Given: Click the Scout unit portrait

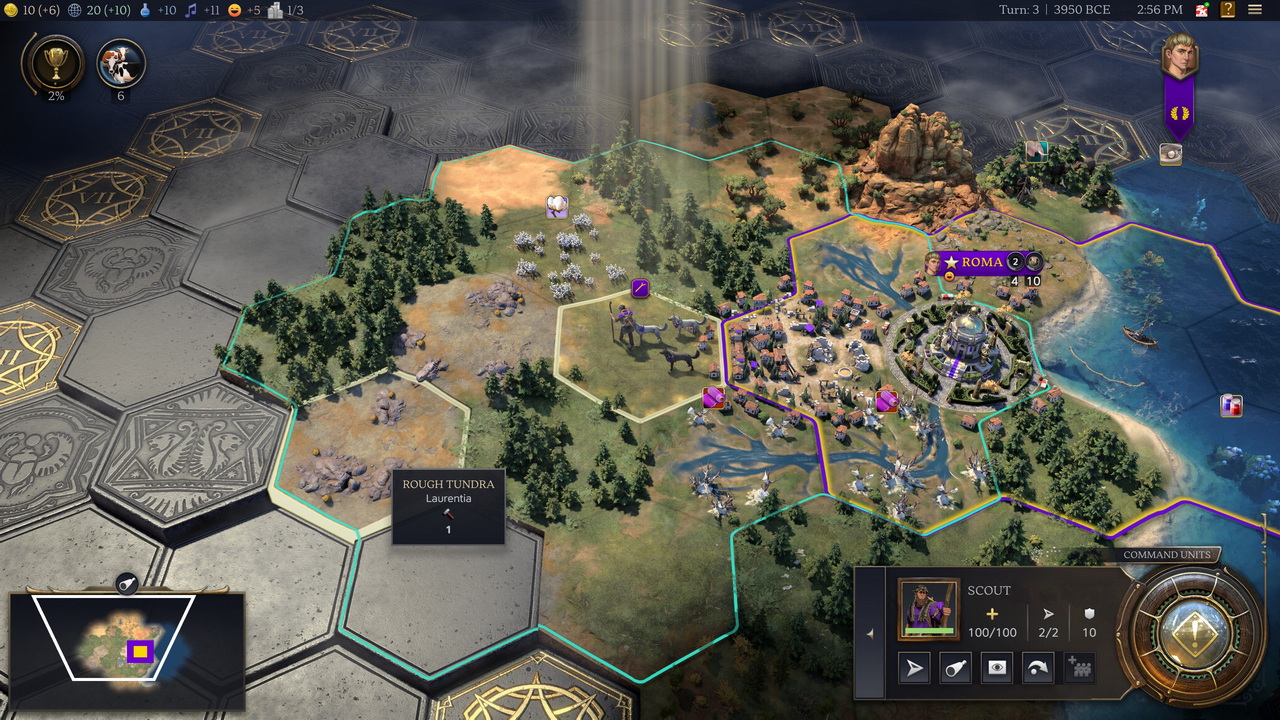Looking at the screenshot, I should pos(929,608).
